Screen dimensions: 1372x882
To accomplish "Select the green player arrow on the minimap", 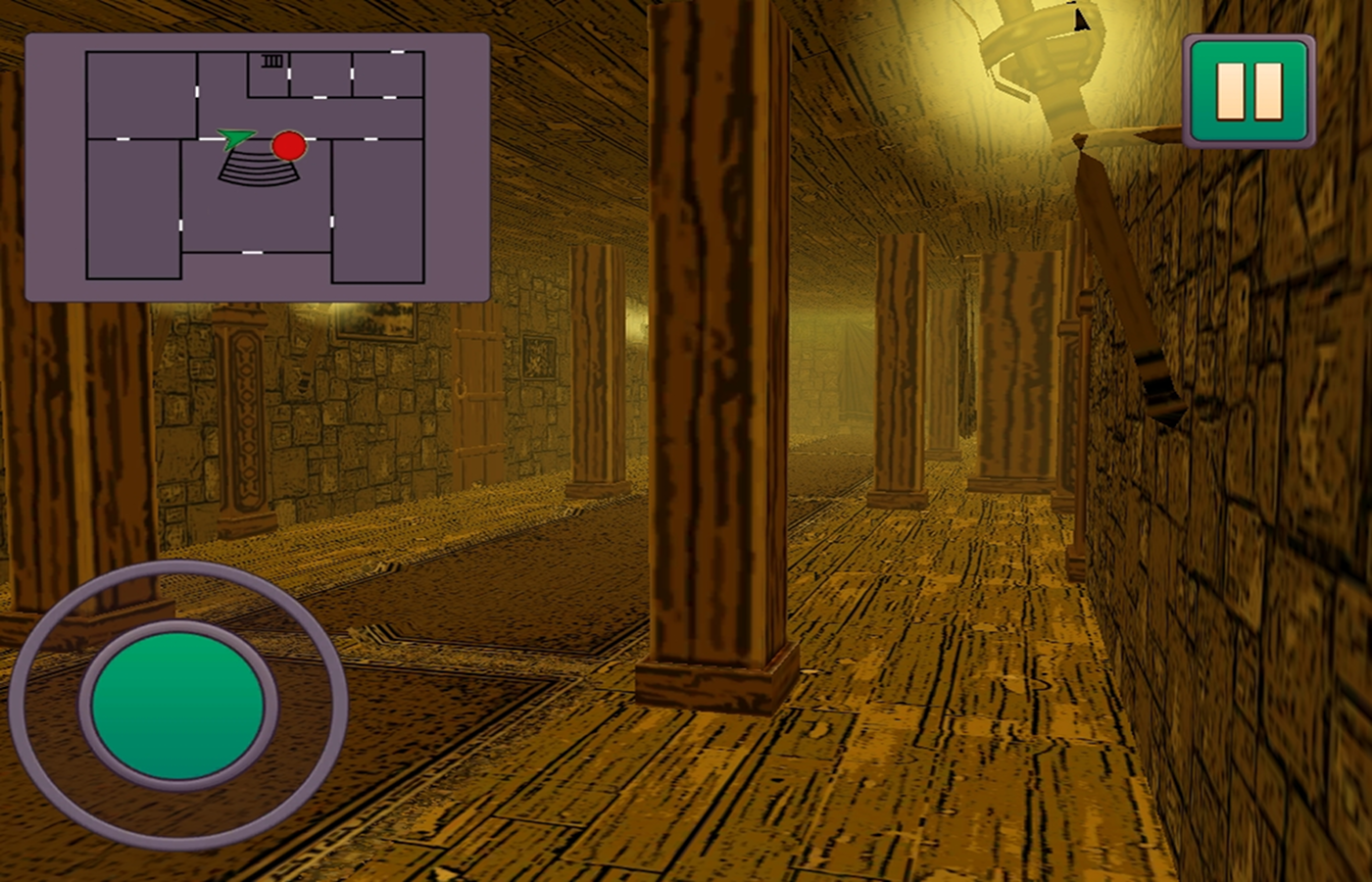I will click(236, 139).
